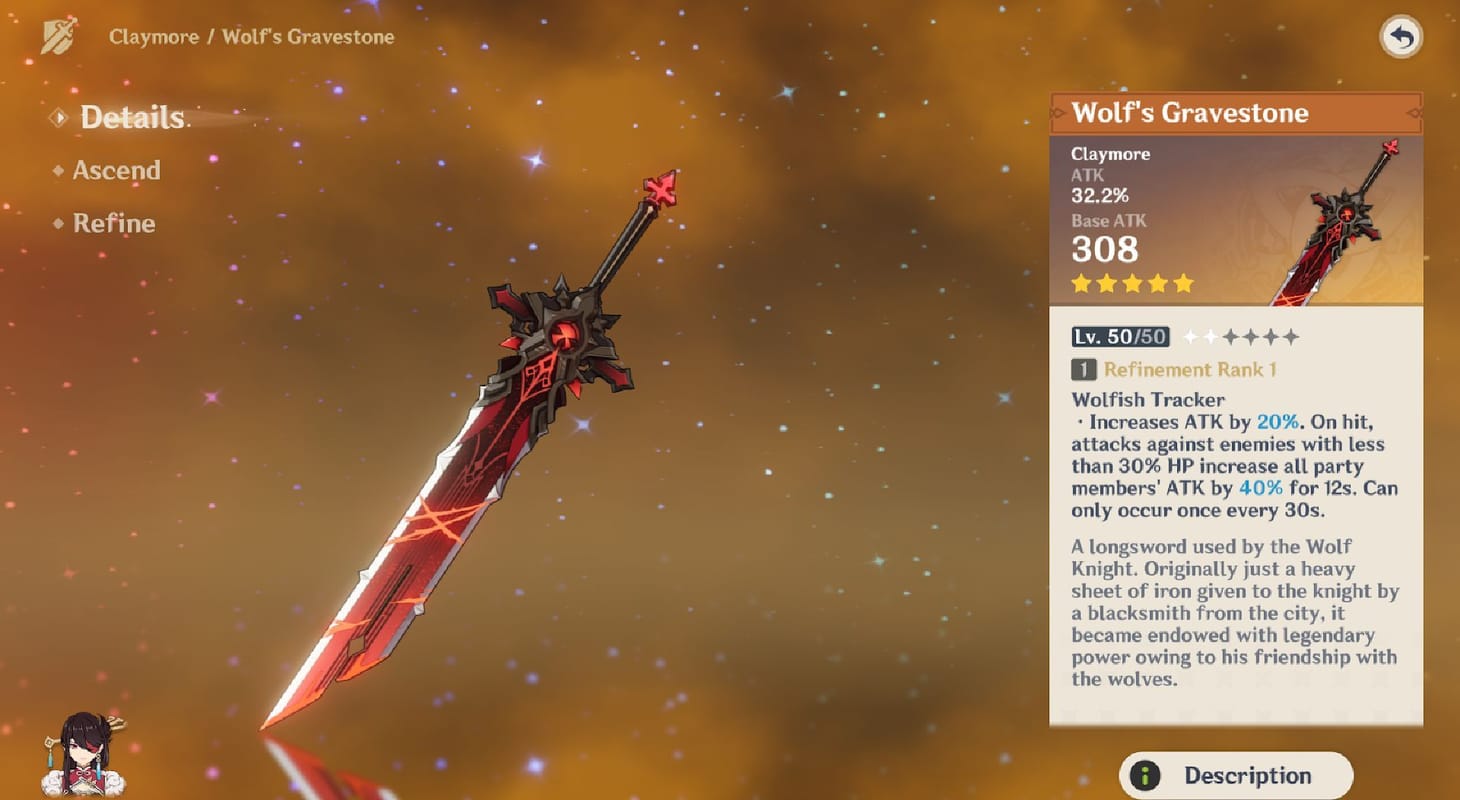Click the diamond bullet beside Details
Screen dimensions: 1460x800
click(60, 116)
